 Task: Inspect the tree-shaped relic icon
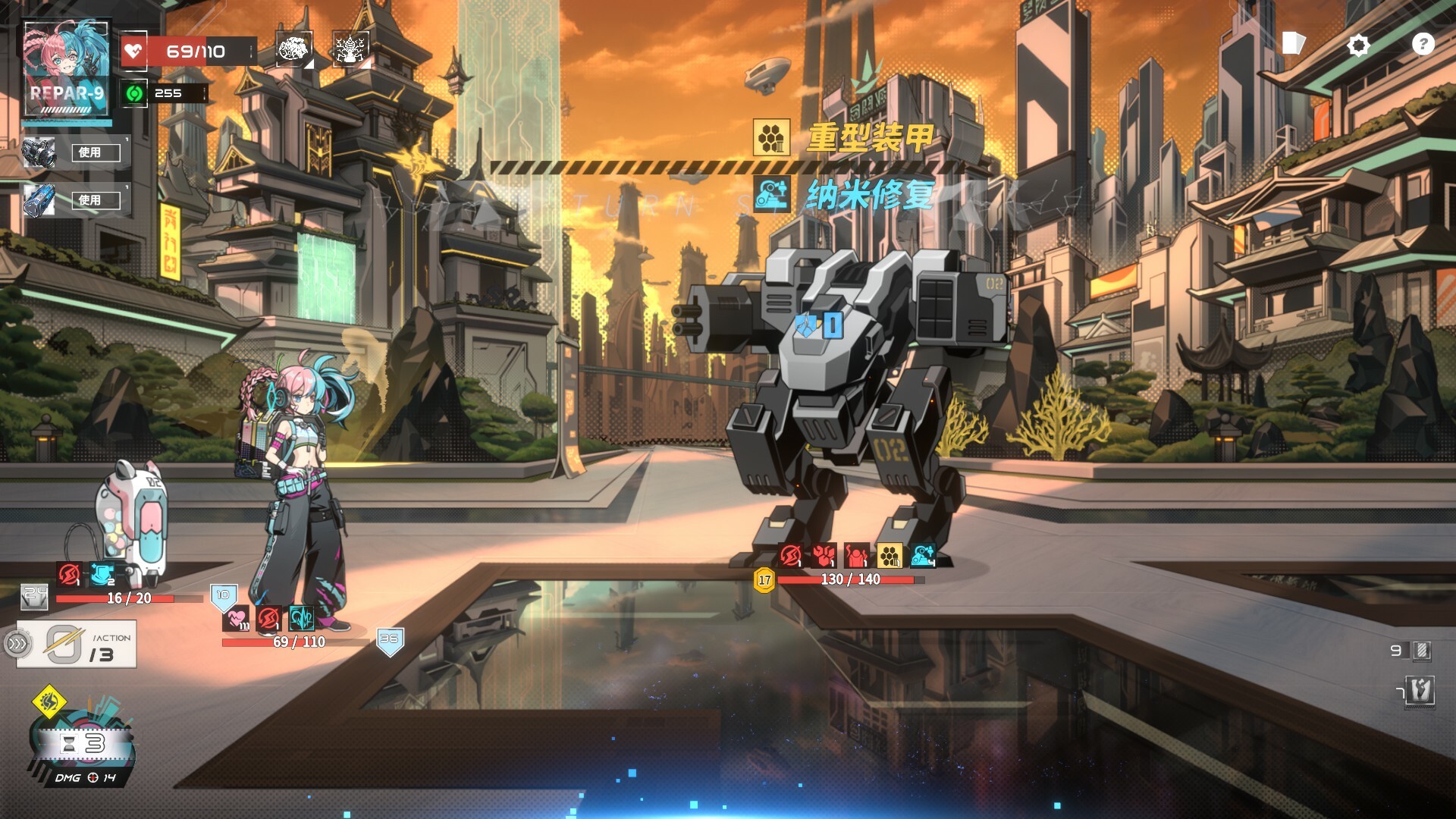[350, 49]
